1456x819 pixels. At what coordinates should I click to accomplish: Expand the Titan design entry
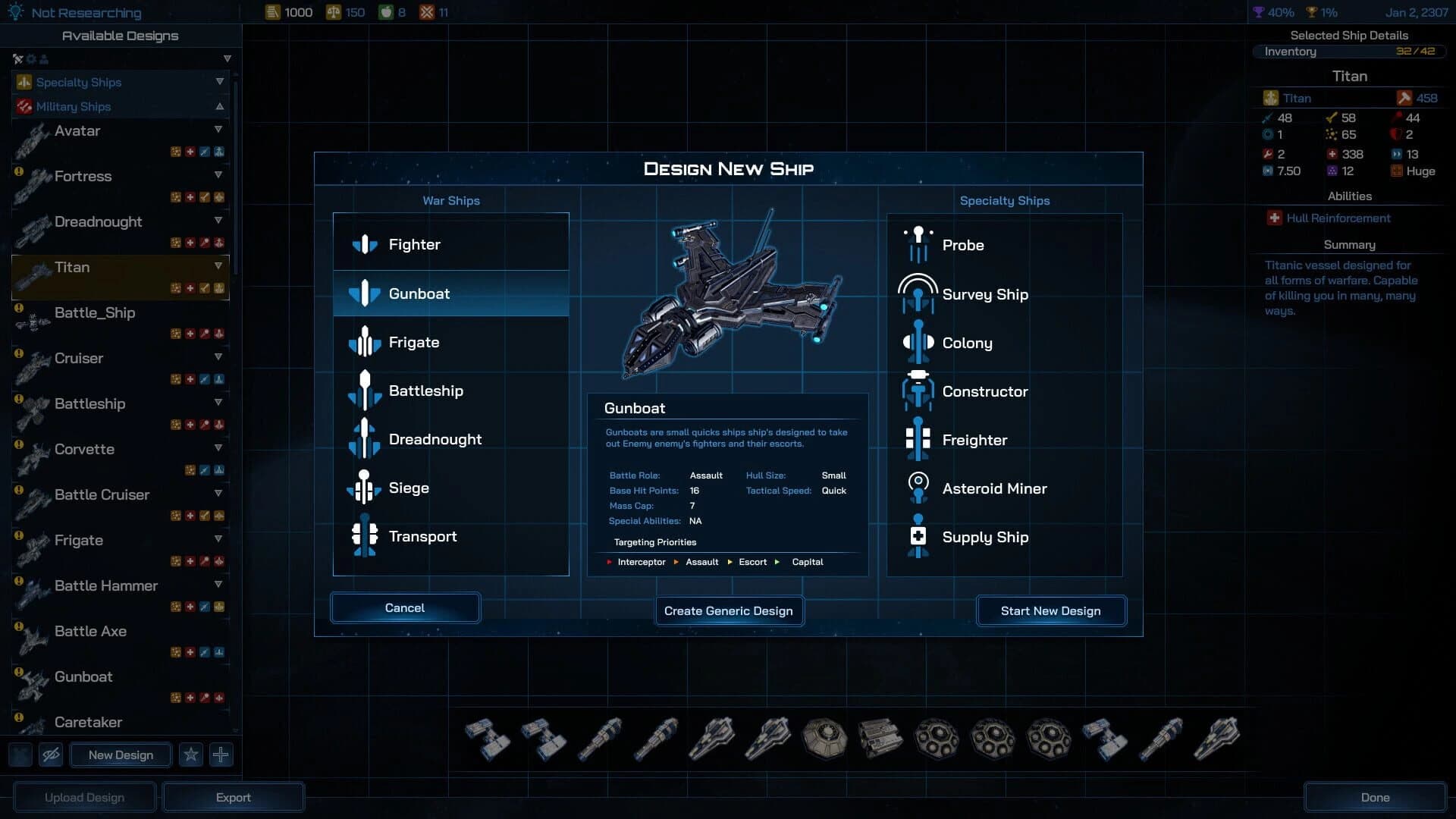(x=219, y=266)
